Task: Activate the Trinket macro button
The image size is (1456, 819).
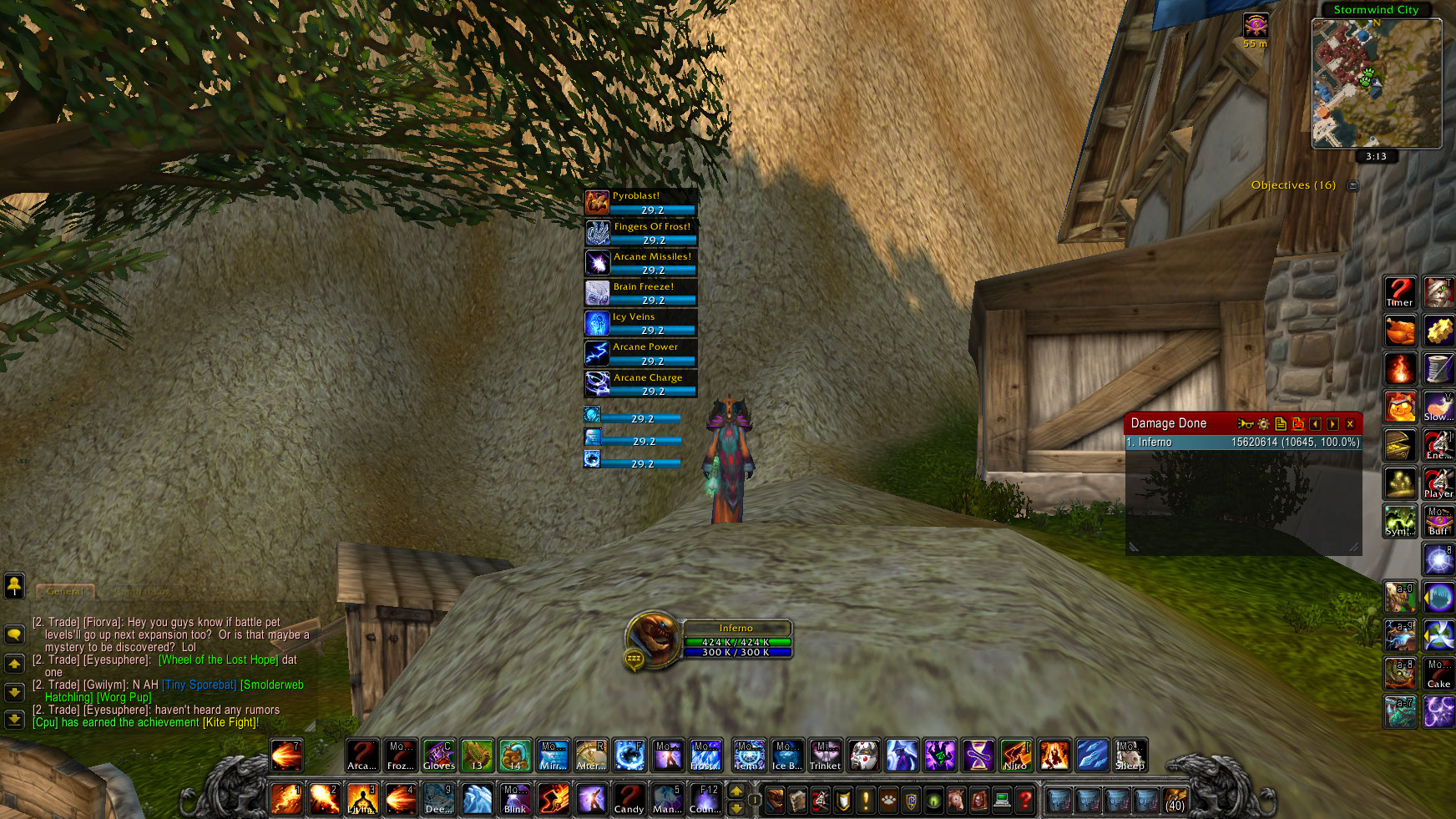Action: pos(825,756)
